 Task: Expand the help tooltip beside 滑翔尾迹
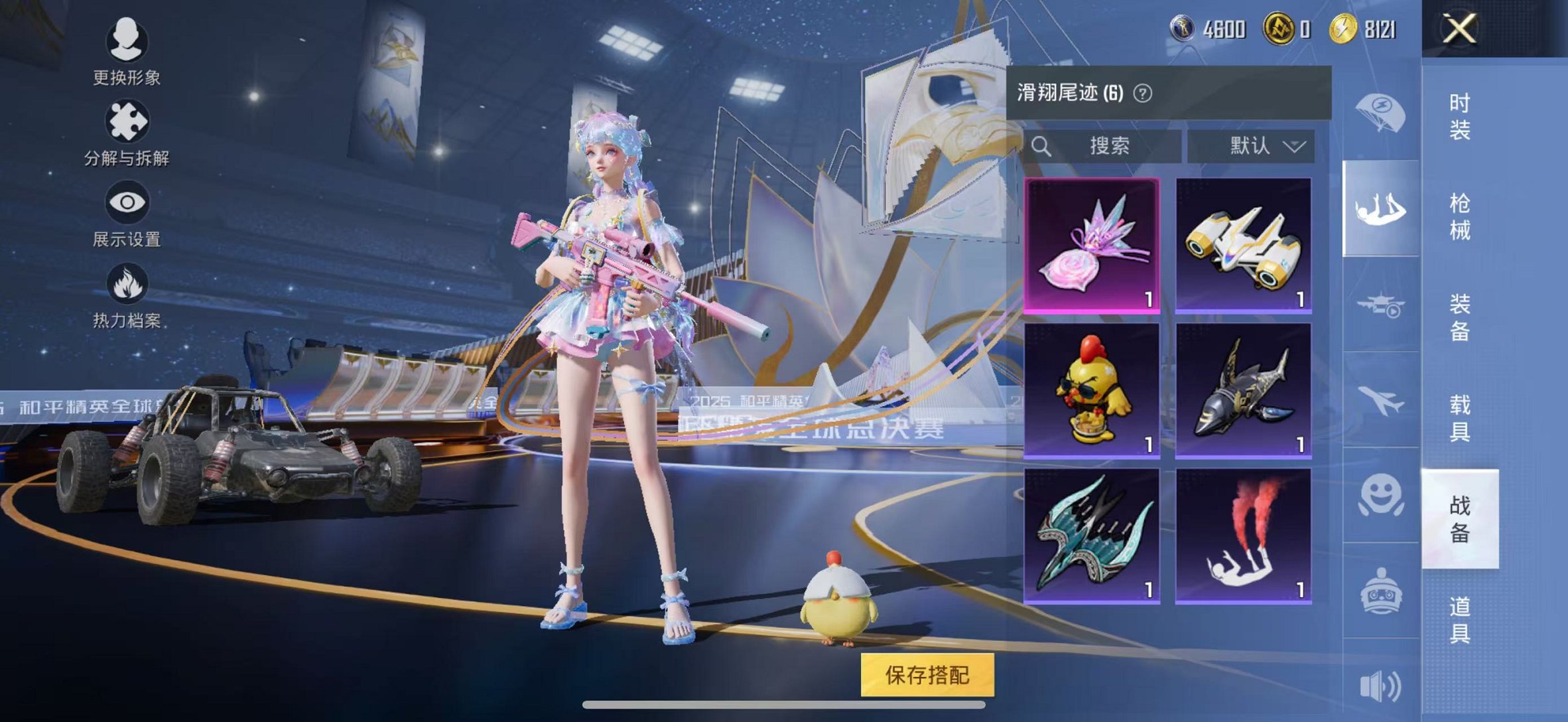pyautogui.click(x=1142, y=93)
